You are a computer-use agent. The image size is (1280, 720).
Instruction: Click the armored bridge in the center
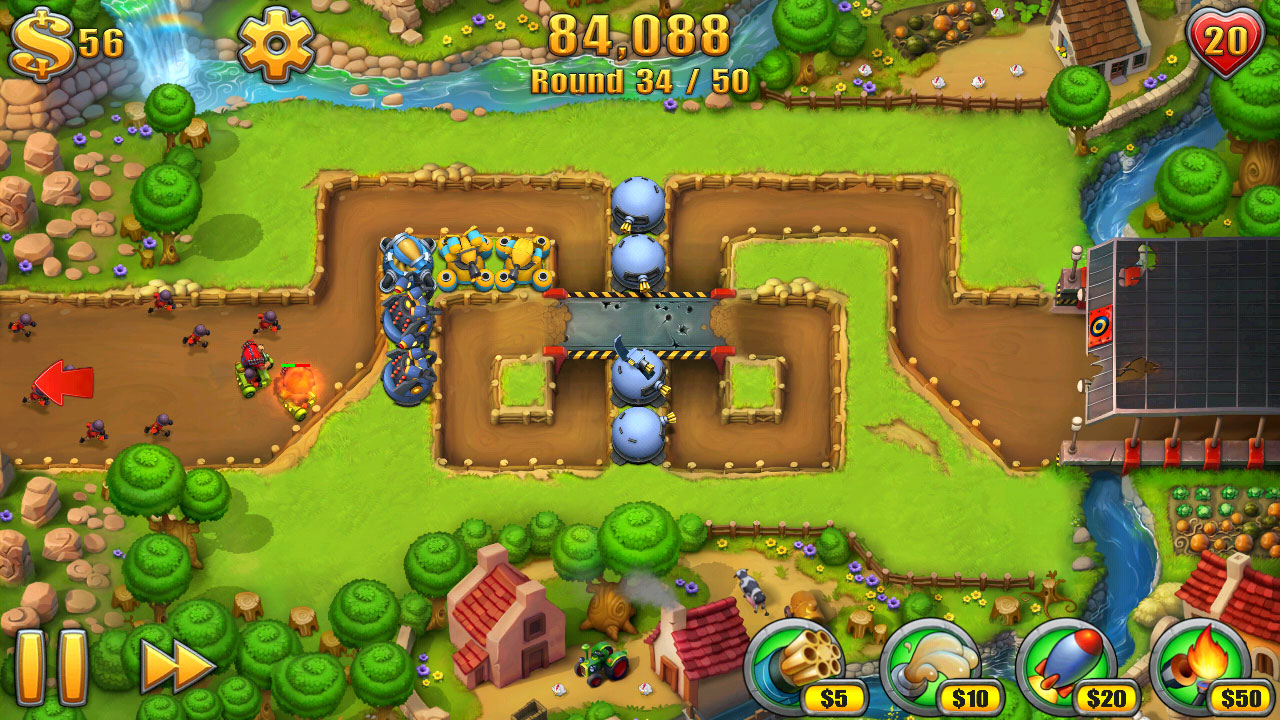640,320
